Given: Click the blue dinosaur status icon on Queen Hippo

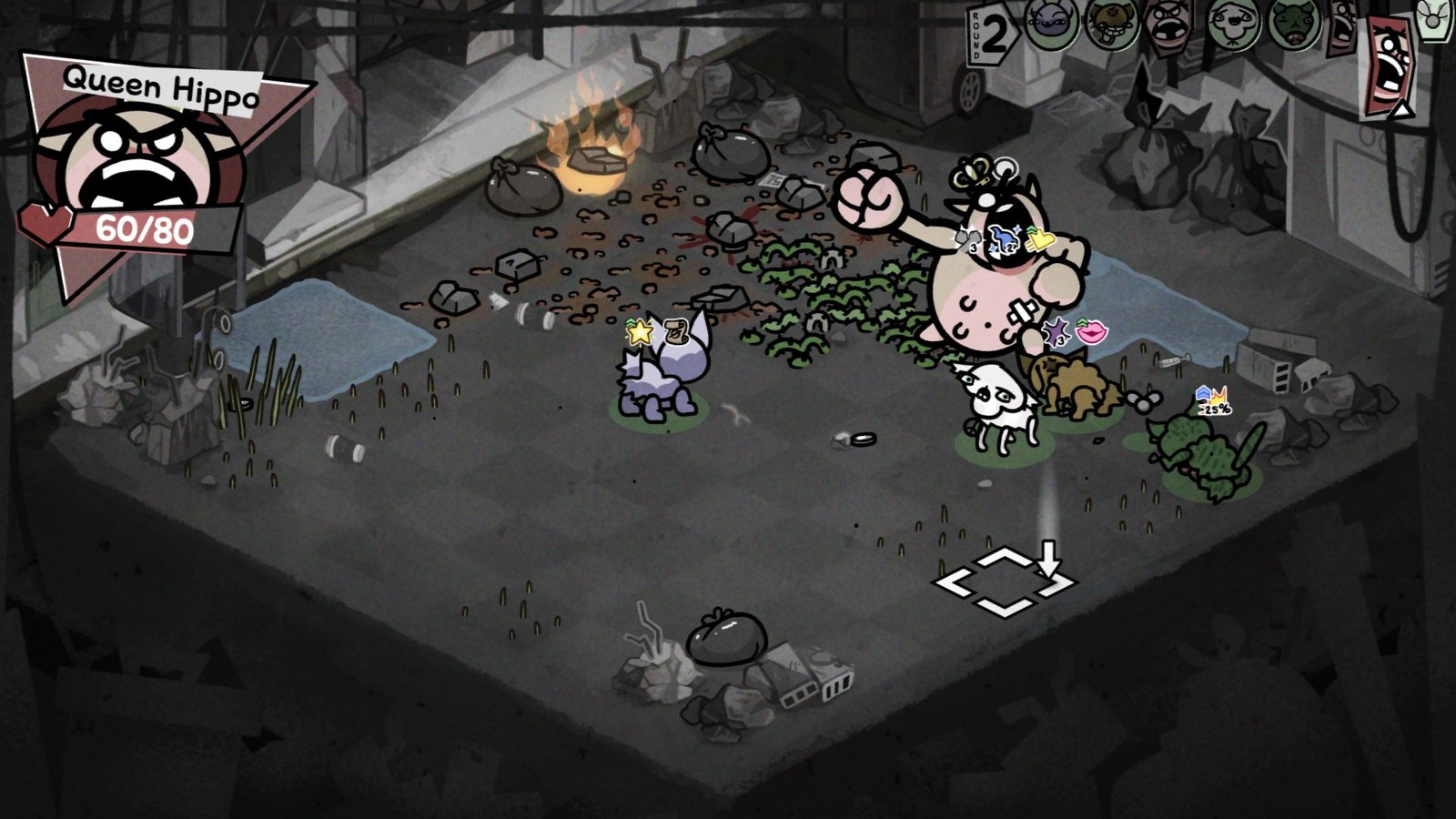Looking at the screenshot, I should [x=1005, y=237].
